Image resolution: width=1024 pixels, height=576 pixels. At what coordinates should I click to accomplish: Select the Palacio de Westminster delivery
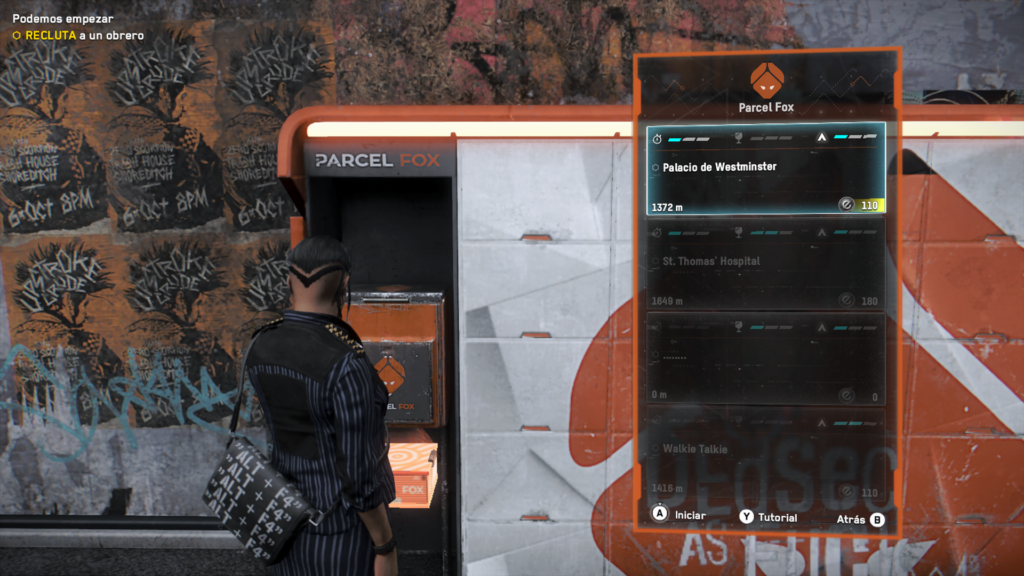click(x=765, y=168)
